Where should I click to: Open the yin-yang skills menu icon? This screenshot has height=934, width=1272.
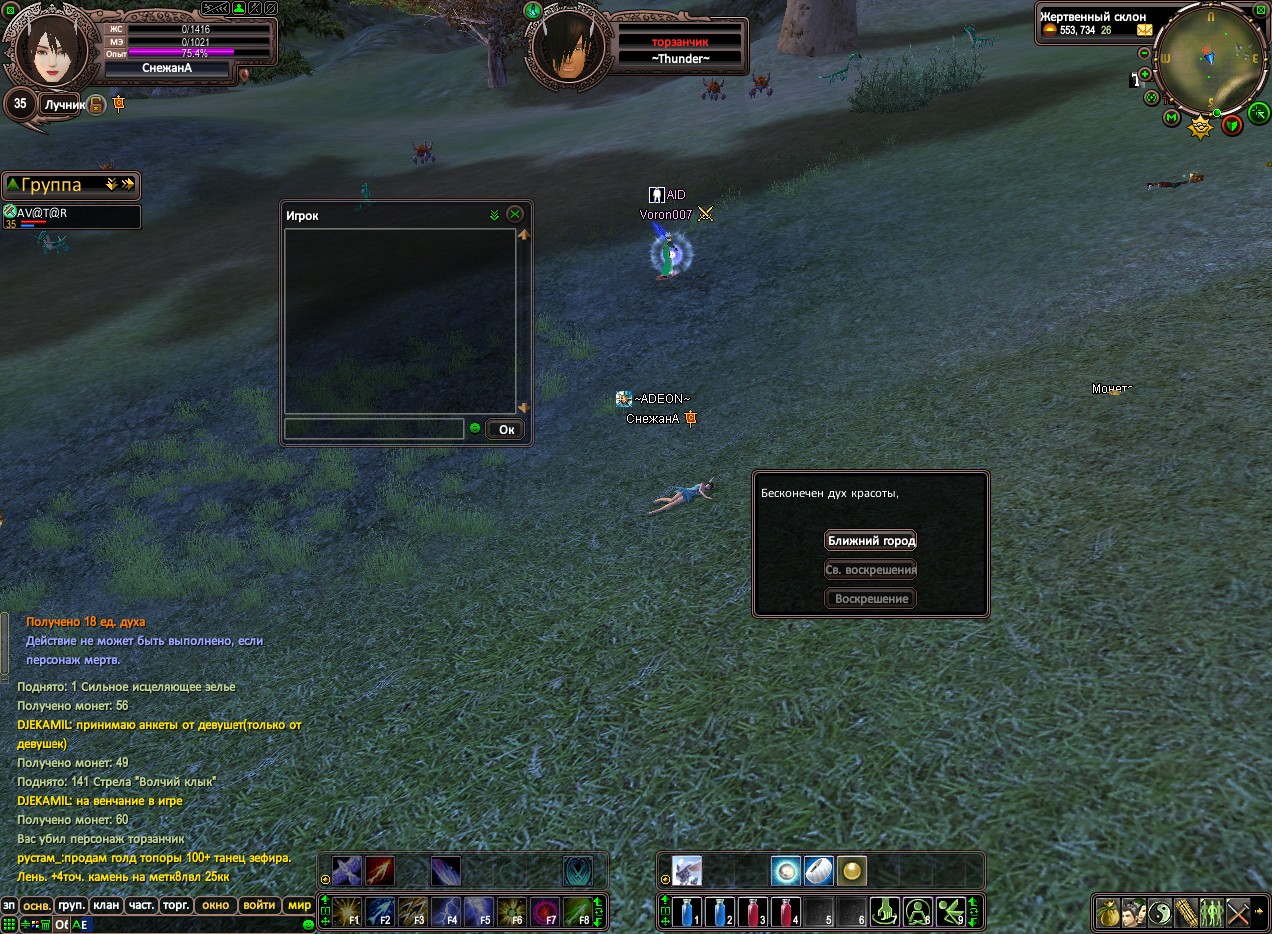pyautogui.click(x=1160, y=913)
